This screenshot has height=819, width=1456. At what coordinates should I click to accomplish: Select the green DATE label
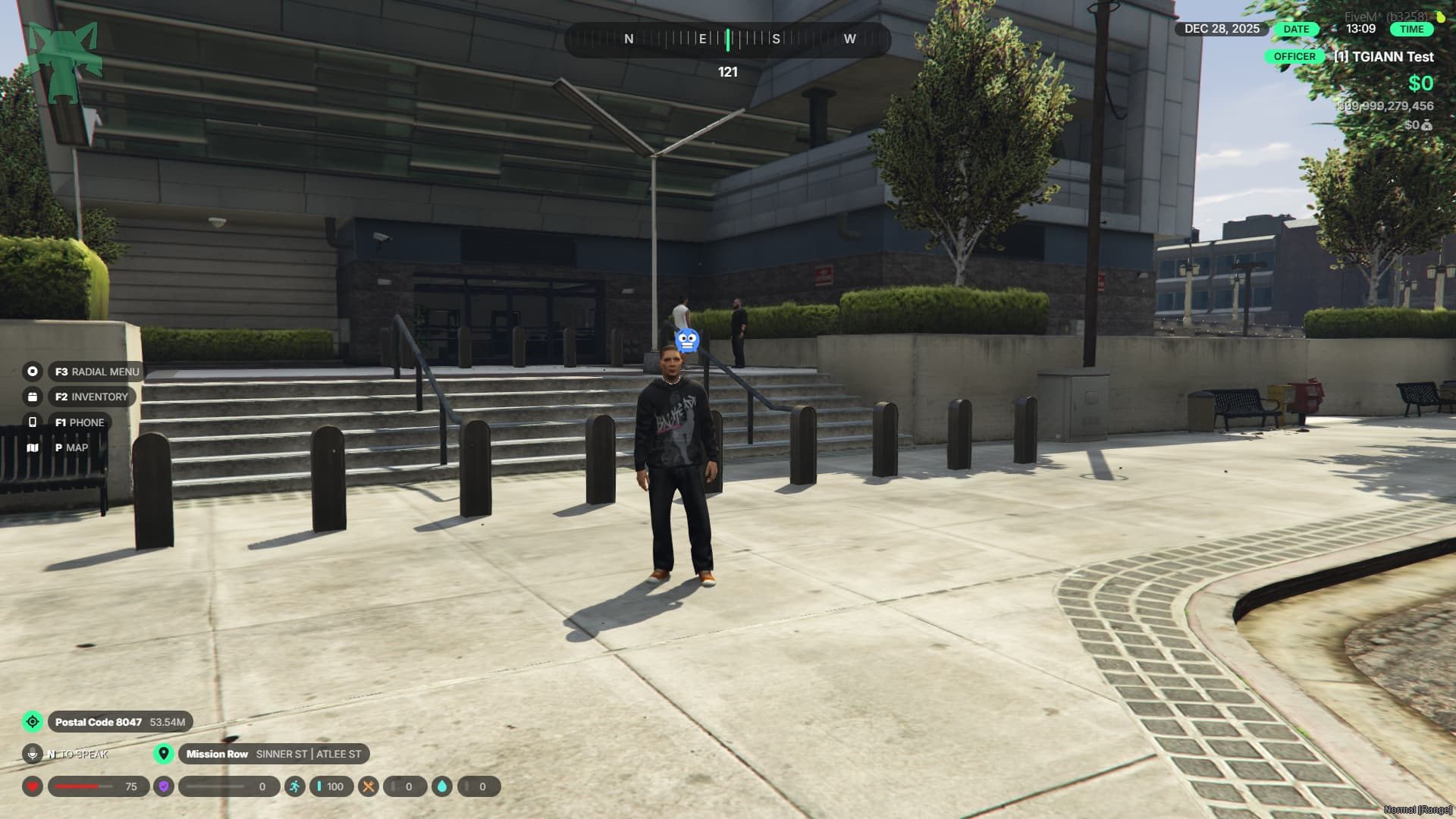pos(1296,29)
